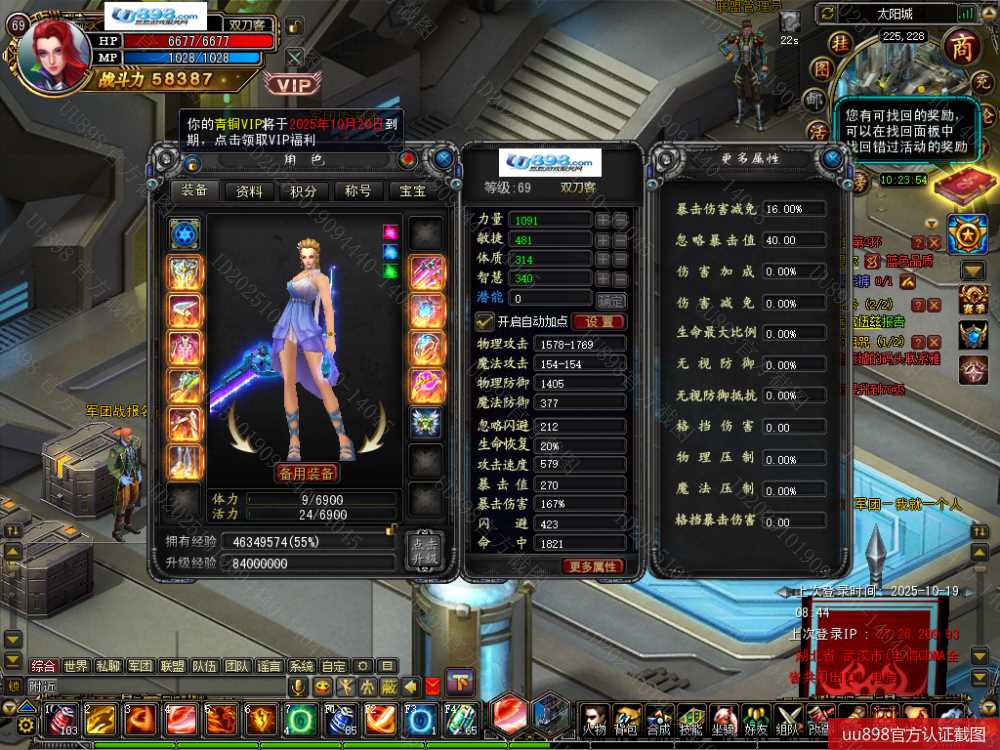Open the 背包 bag icon
1000x750 pixels.
point(627,718)
